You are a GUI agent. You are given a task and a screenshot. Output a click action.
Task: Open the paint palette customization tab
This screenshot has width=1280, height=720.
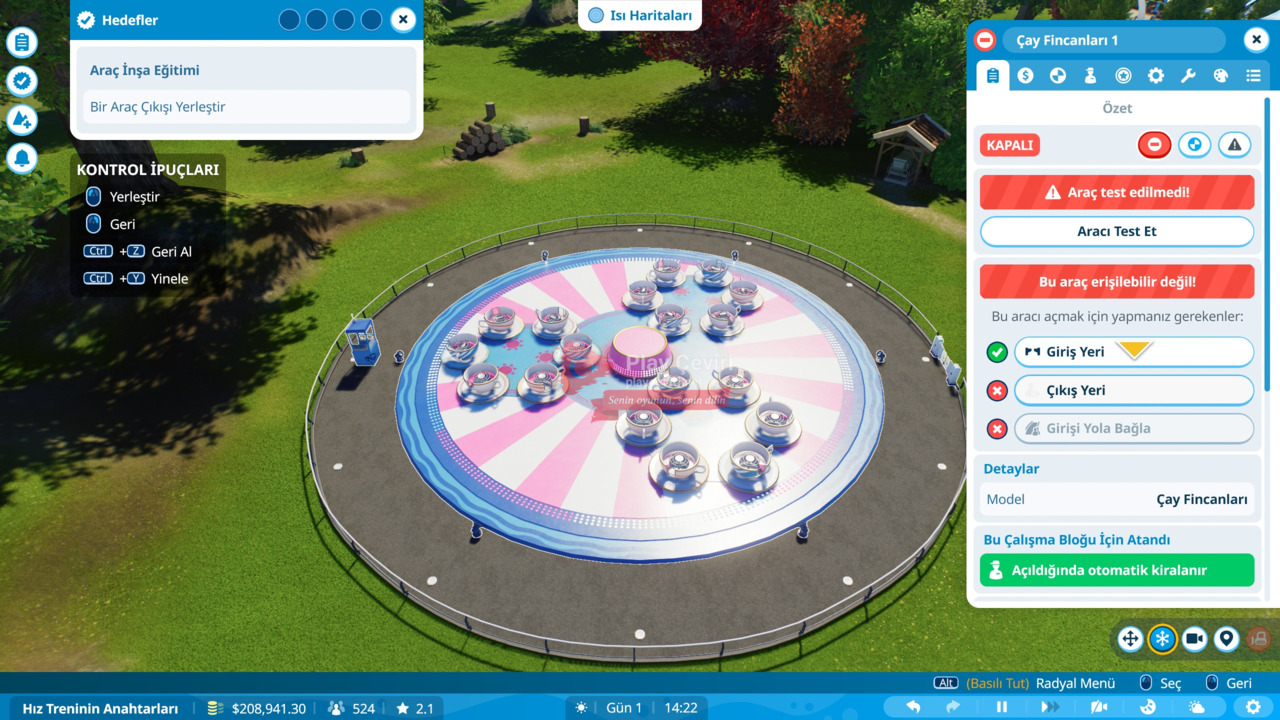(x=1220, y=75)
